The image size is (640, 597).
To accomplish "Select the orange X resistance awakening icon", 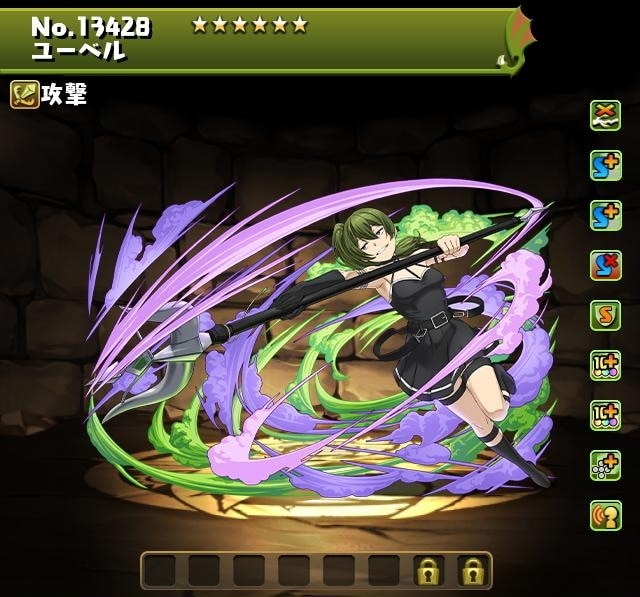I will 605,115.
